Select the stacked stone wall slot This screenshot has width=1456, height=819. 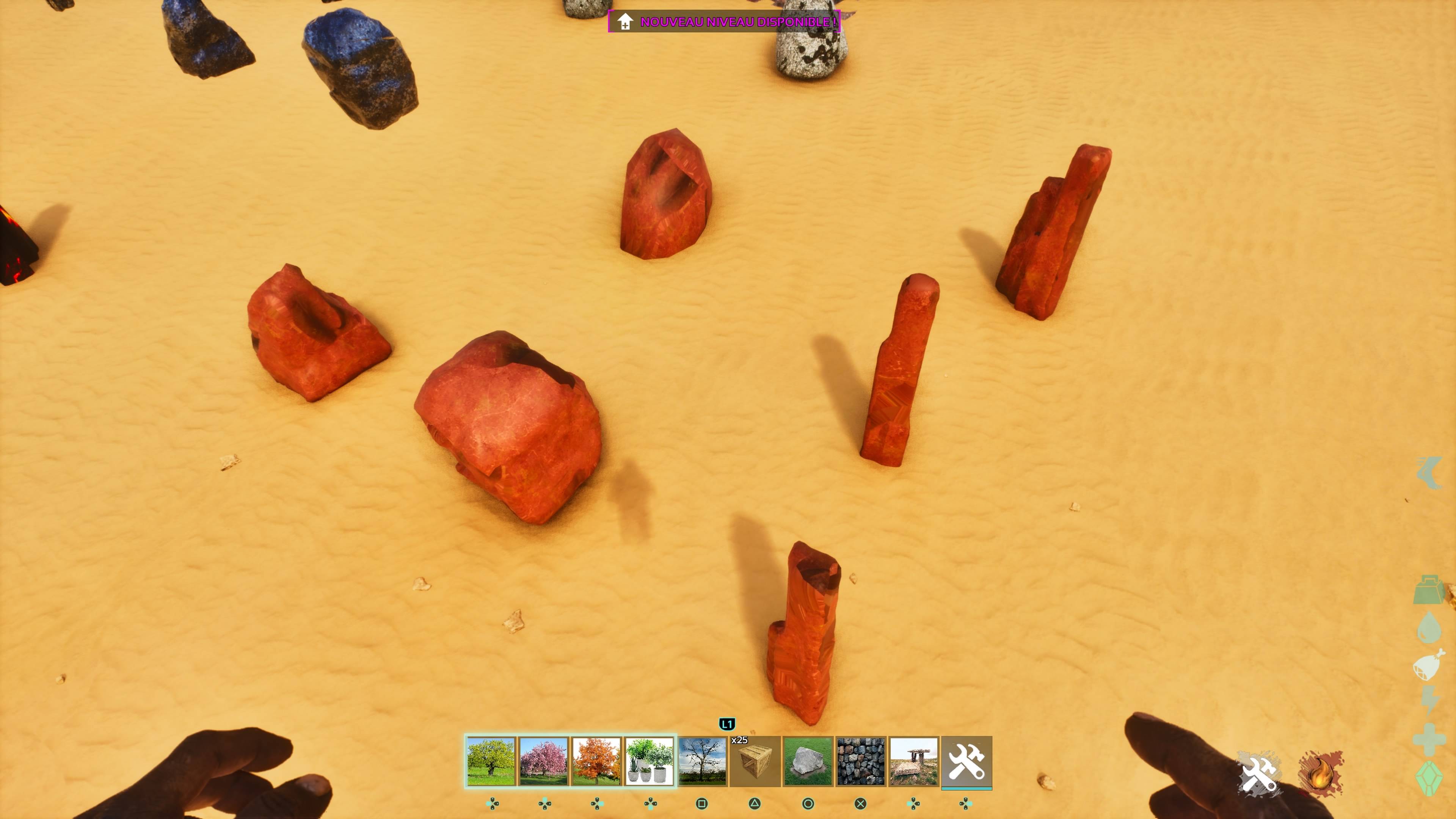pos(860,761)
